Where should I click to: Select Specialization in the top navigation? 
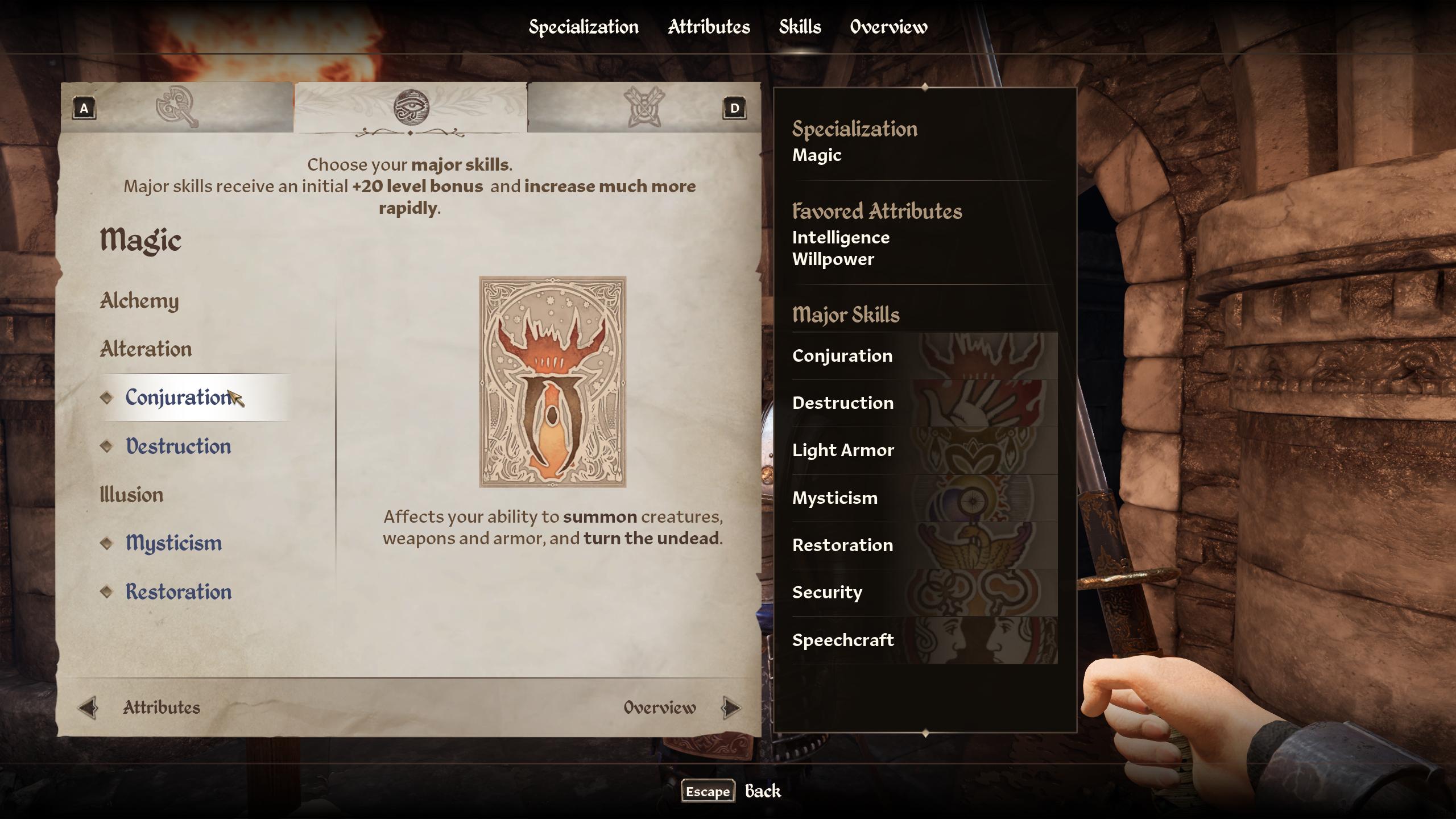[583, 26]
